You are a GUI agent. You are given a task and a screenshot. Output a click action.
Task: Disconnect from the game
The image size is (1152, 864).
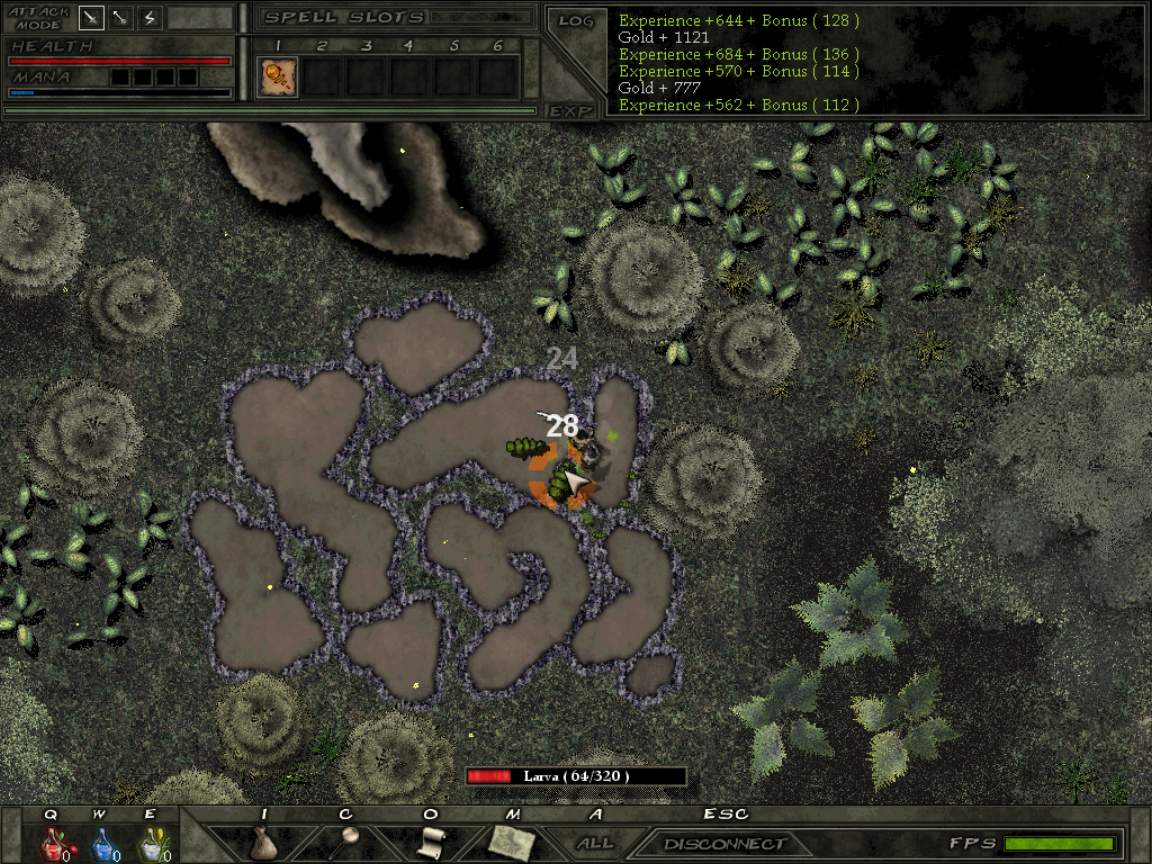point(724,844)
